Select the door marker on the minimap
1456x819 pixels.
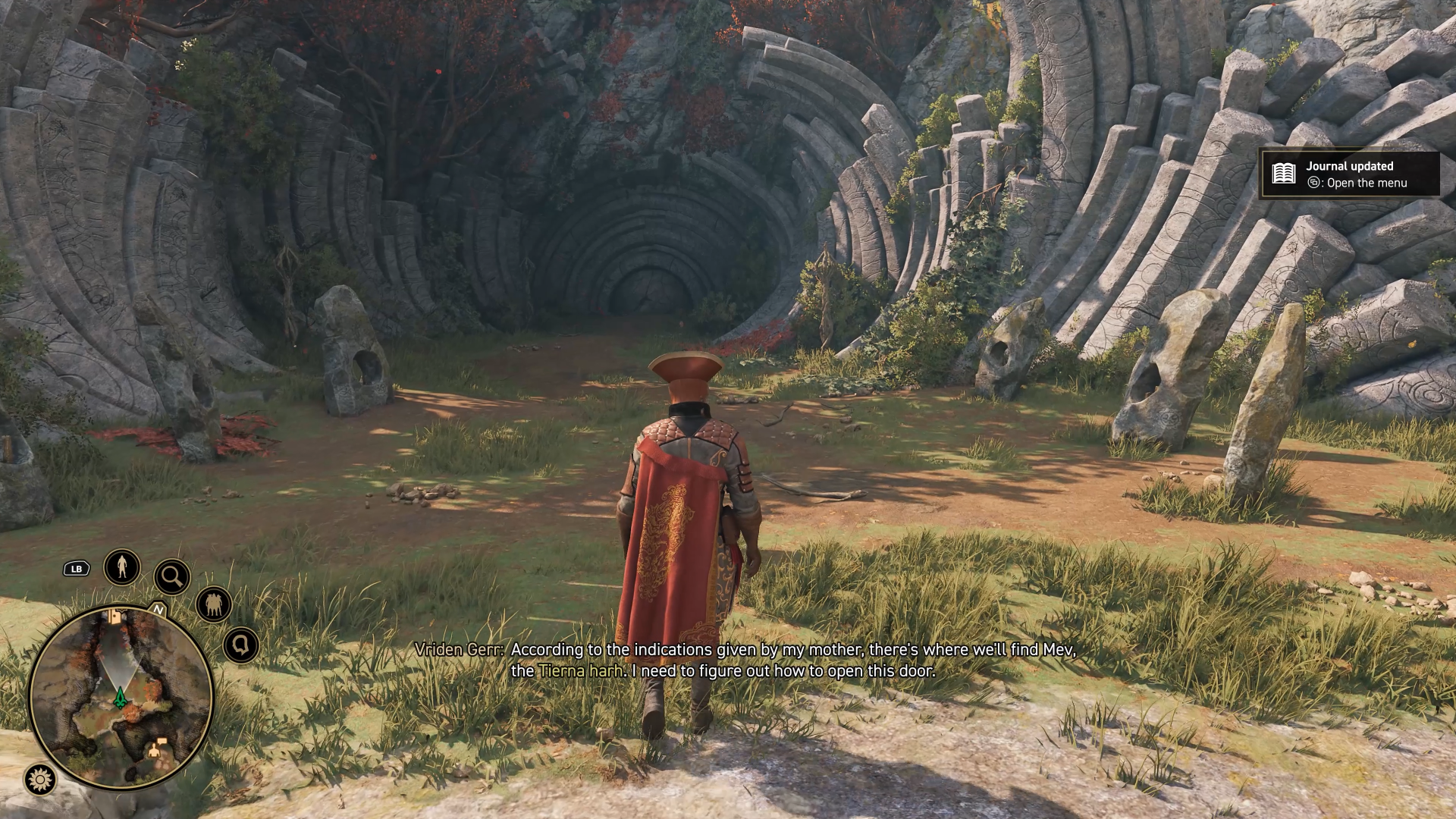[115, 617]
